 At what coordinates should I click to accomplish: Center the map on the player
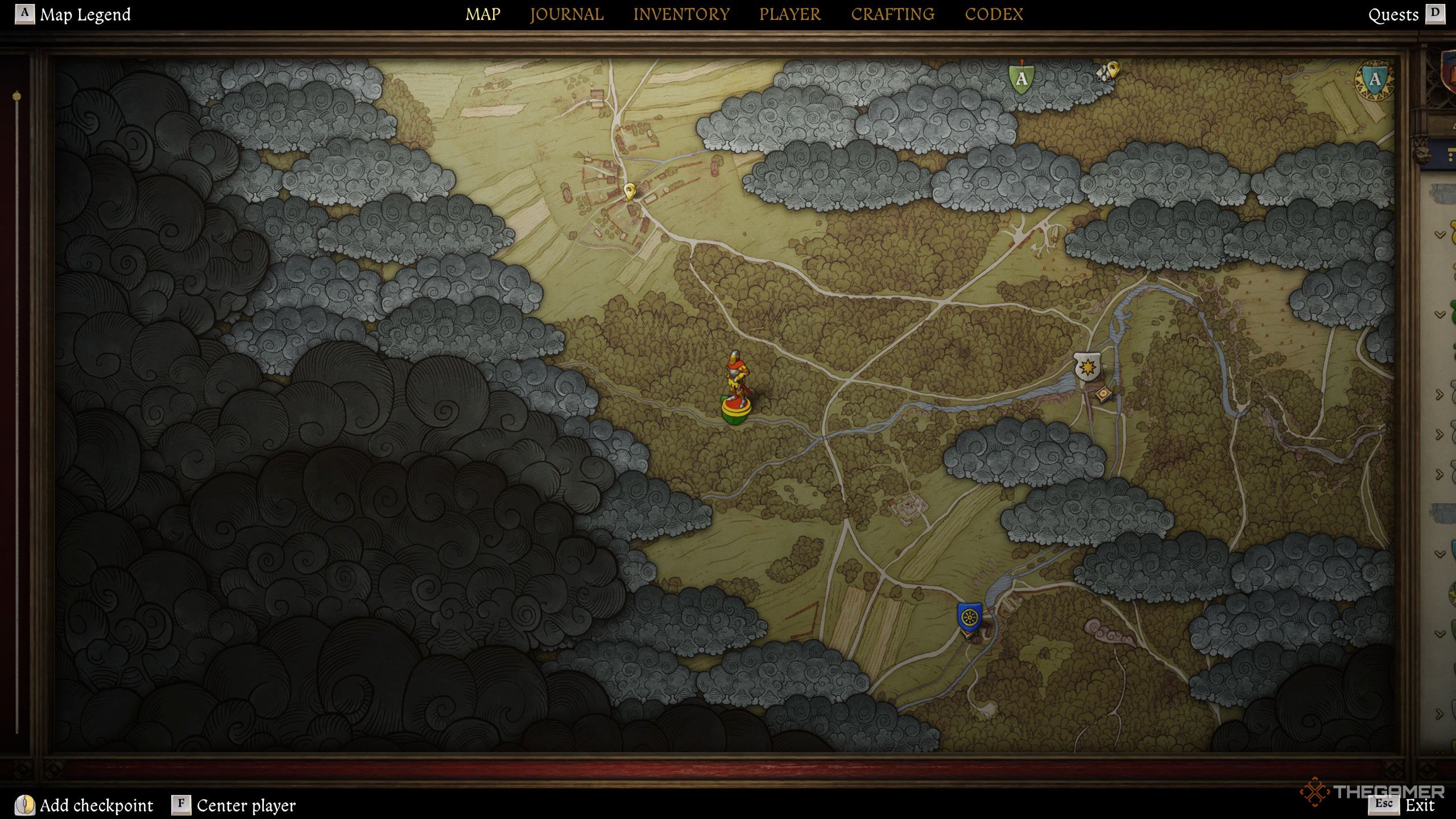(x=246, y=805)
